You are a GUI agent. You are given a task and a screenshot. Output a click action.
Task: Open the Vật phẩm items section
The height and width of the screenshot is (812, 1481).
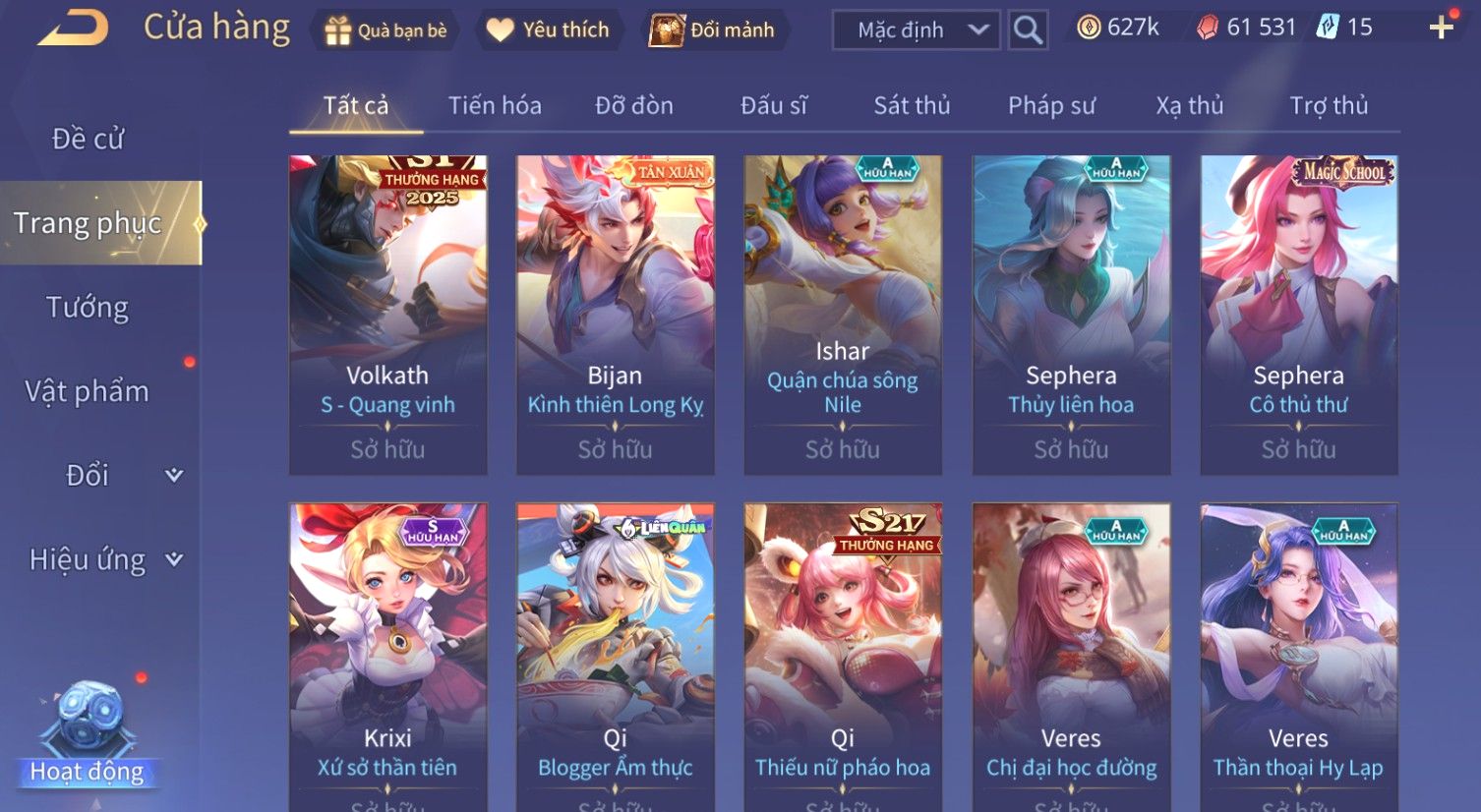[88, 391]
